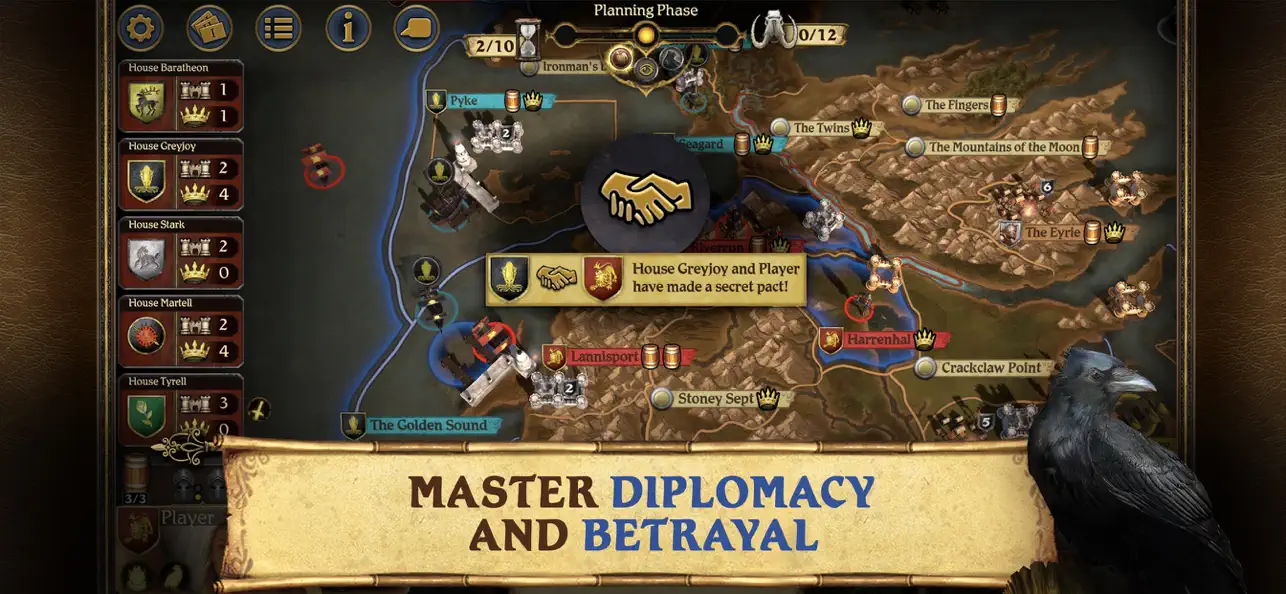This screenshot has height=594, width=1286.
Task: Choose the Crackclaw Point region label
Action: click(x=990, y=368)
